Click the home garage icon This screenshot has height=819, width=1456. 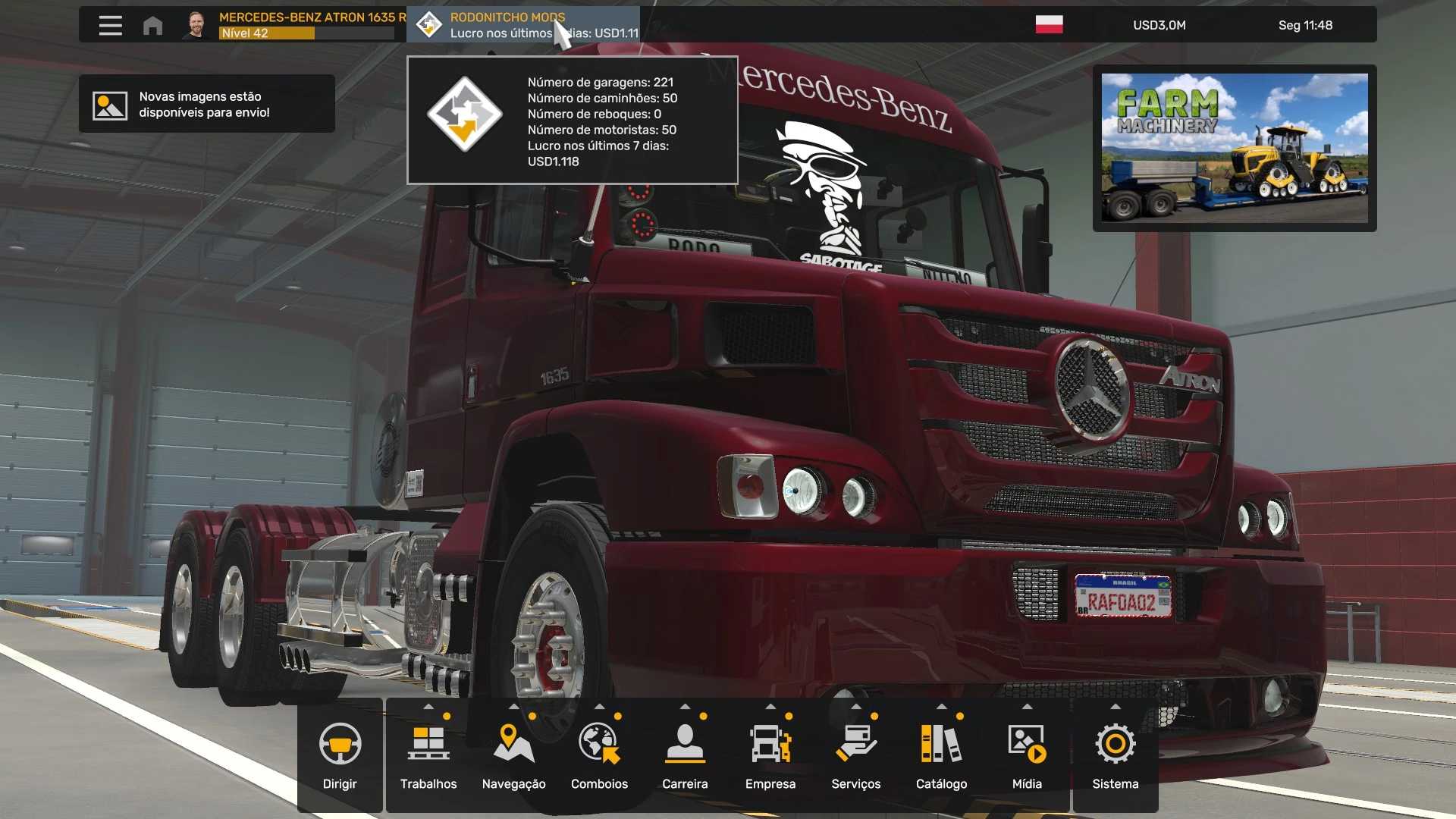(152, 25)
